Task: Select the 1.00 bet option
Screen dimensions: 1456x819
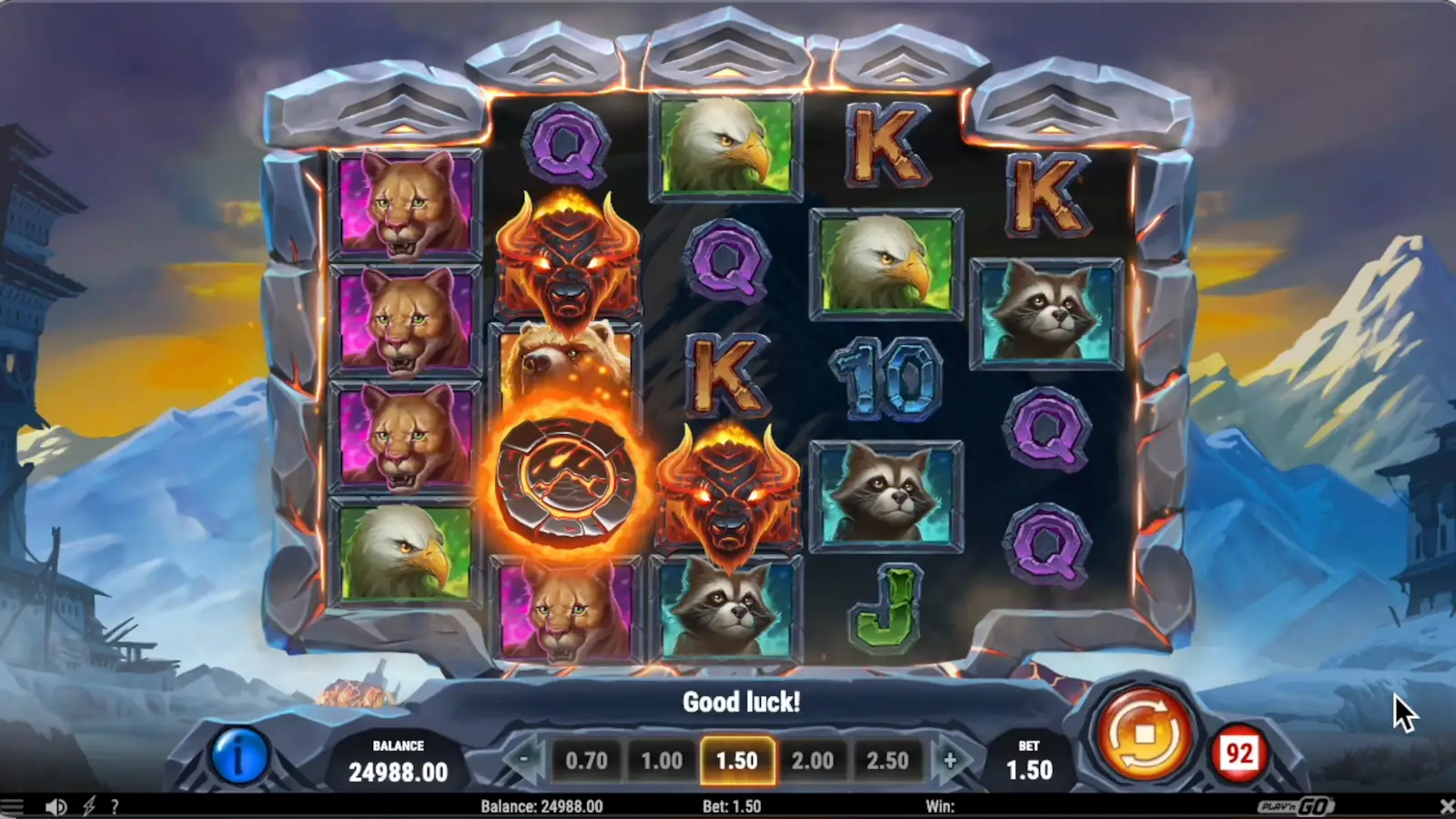Action: click(x=662, y=761)
